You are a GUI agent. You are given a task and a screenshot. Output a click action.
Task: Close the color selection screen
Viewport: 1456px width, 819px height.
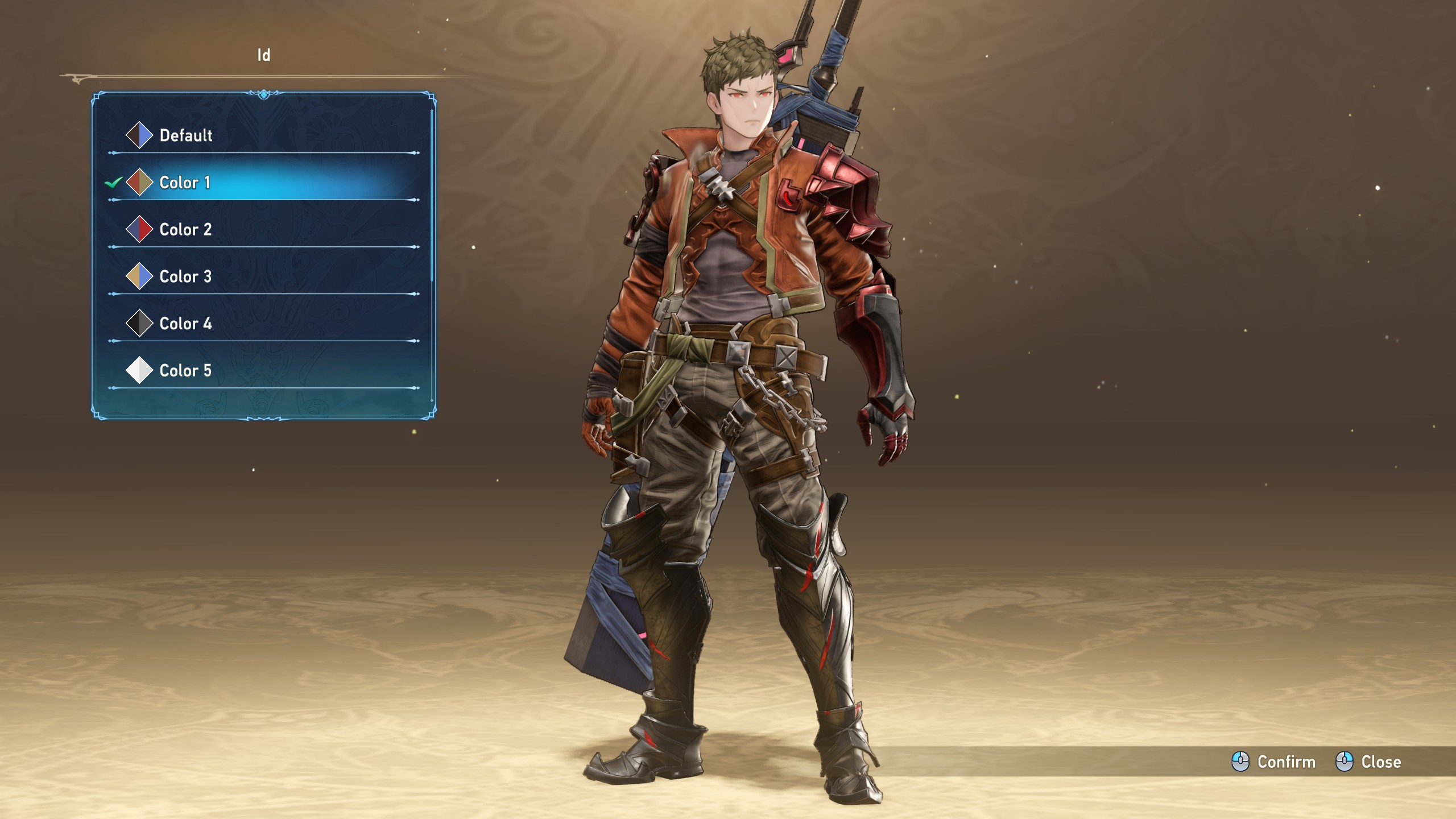(x=1368, y=762)
